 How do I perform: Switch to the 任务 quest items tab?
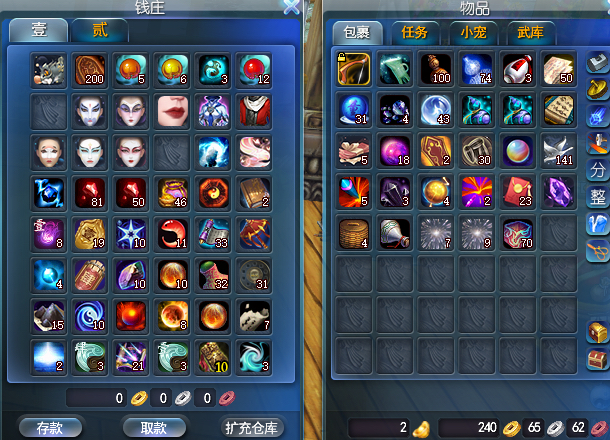tap(414, 33)
